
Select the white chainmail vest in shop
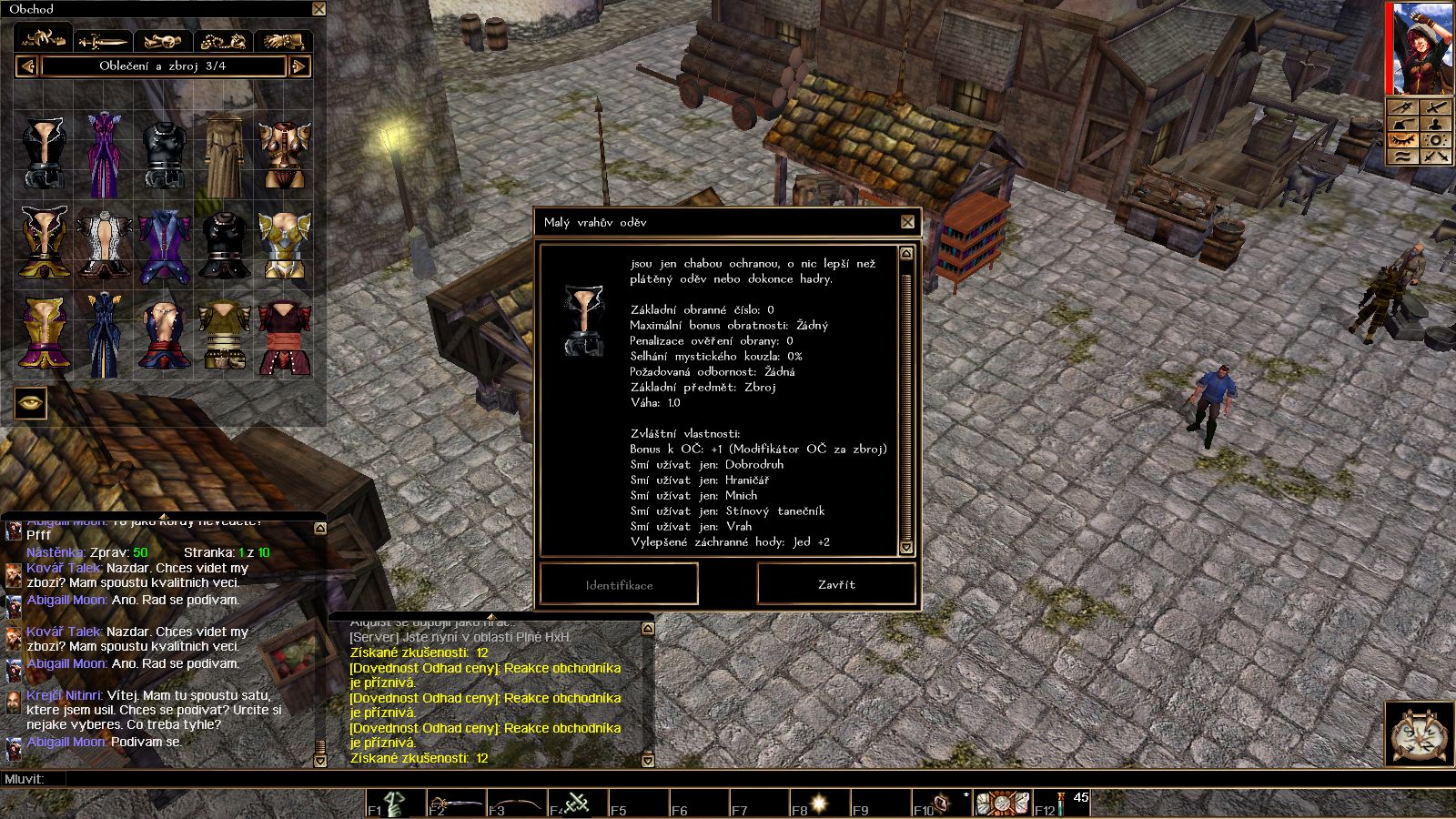pyautogui.click(x=103, y=244)
